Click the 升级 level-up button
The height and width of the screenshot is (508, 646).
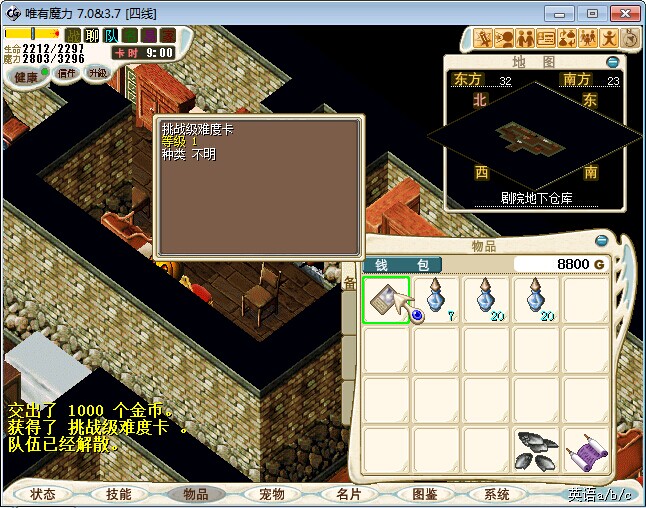coord(98,73)
